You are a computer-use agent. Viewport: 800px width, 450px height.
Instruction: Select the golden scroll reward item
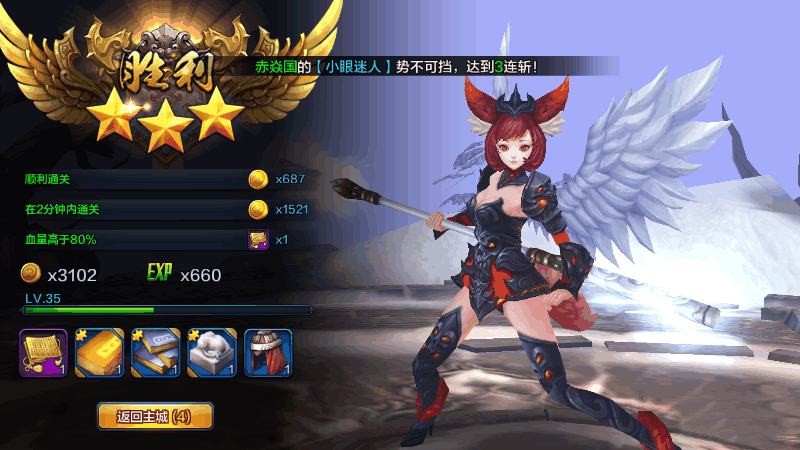(43, 353)
